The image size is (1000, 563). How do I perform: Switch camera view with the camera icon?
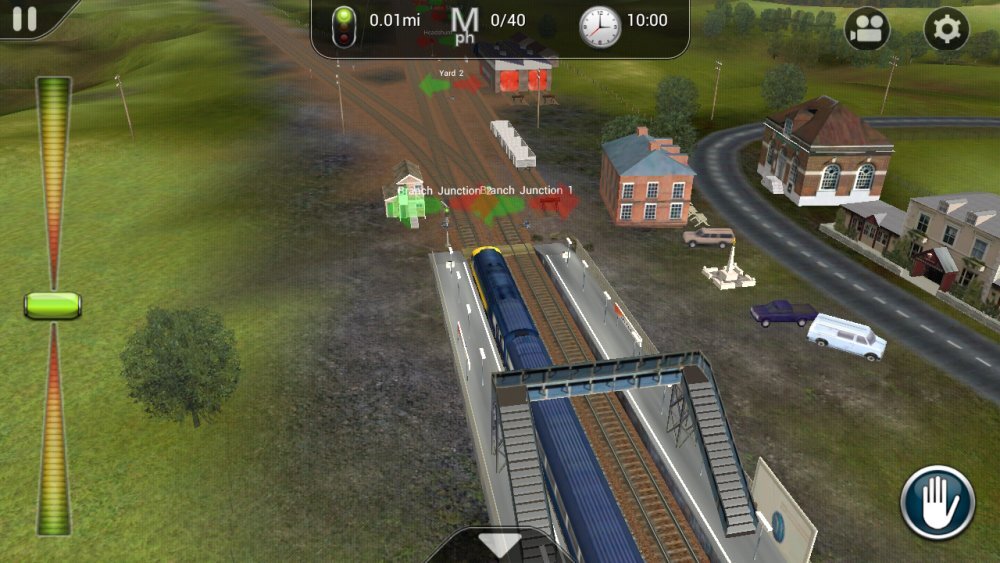867,29
